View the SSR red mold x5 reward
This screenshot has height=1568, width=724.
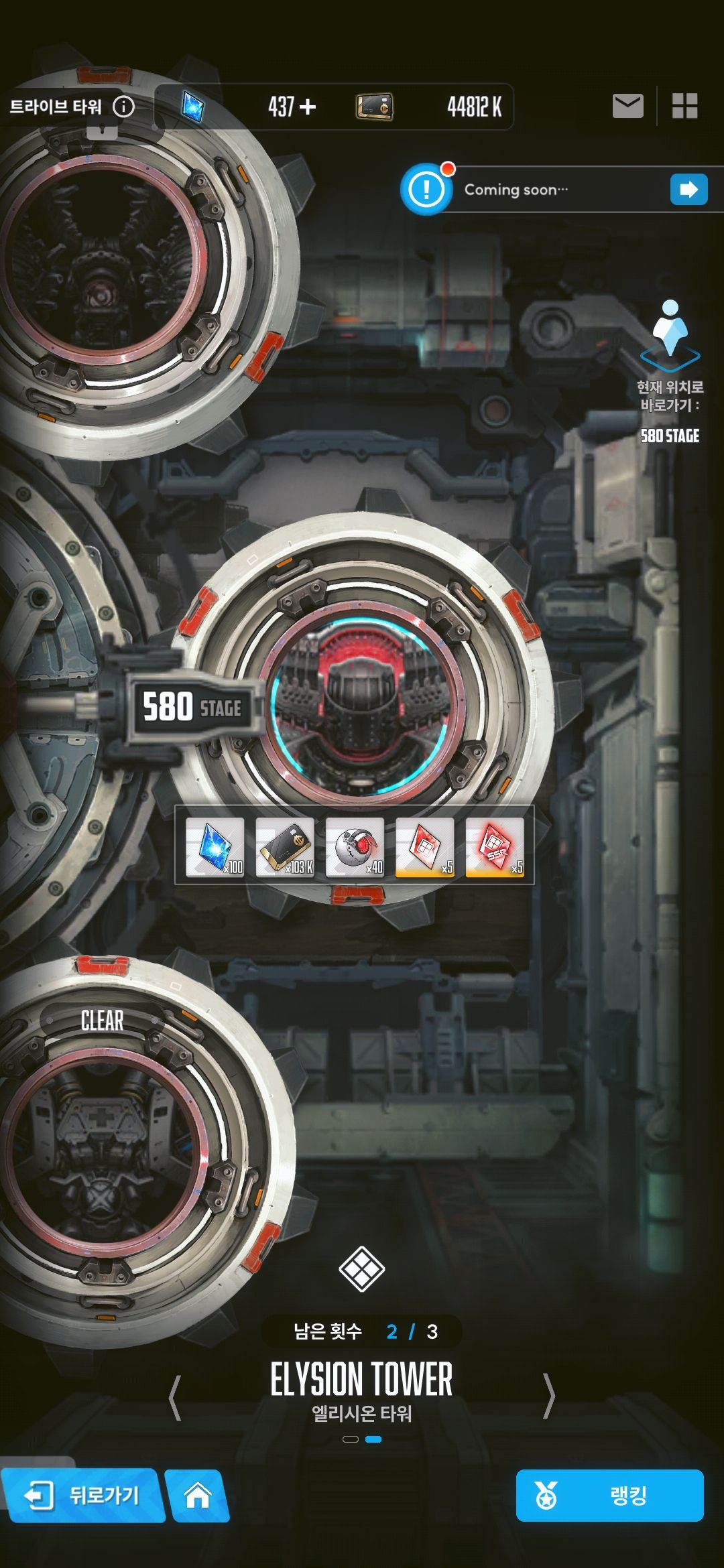pos(495,847)
